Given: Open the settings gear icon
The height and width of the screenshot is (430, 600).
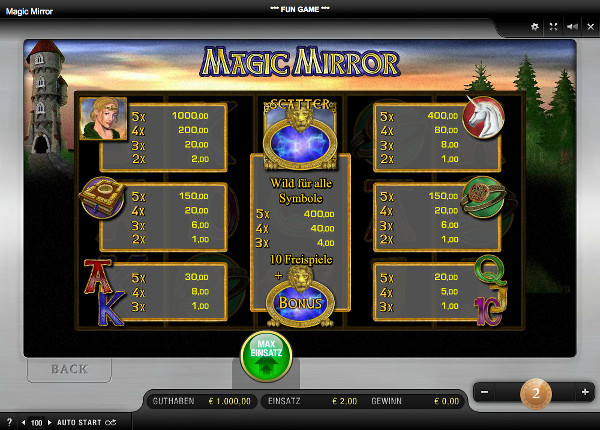Looking at the screenshot, I should pos(534,28).
